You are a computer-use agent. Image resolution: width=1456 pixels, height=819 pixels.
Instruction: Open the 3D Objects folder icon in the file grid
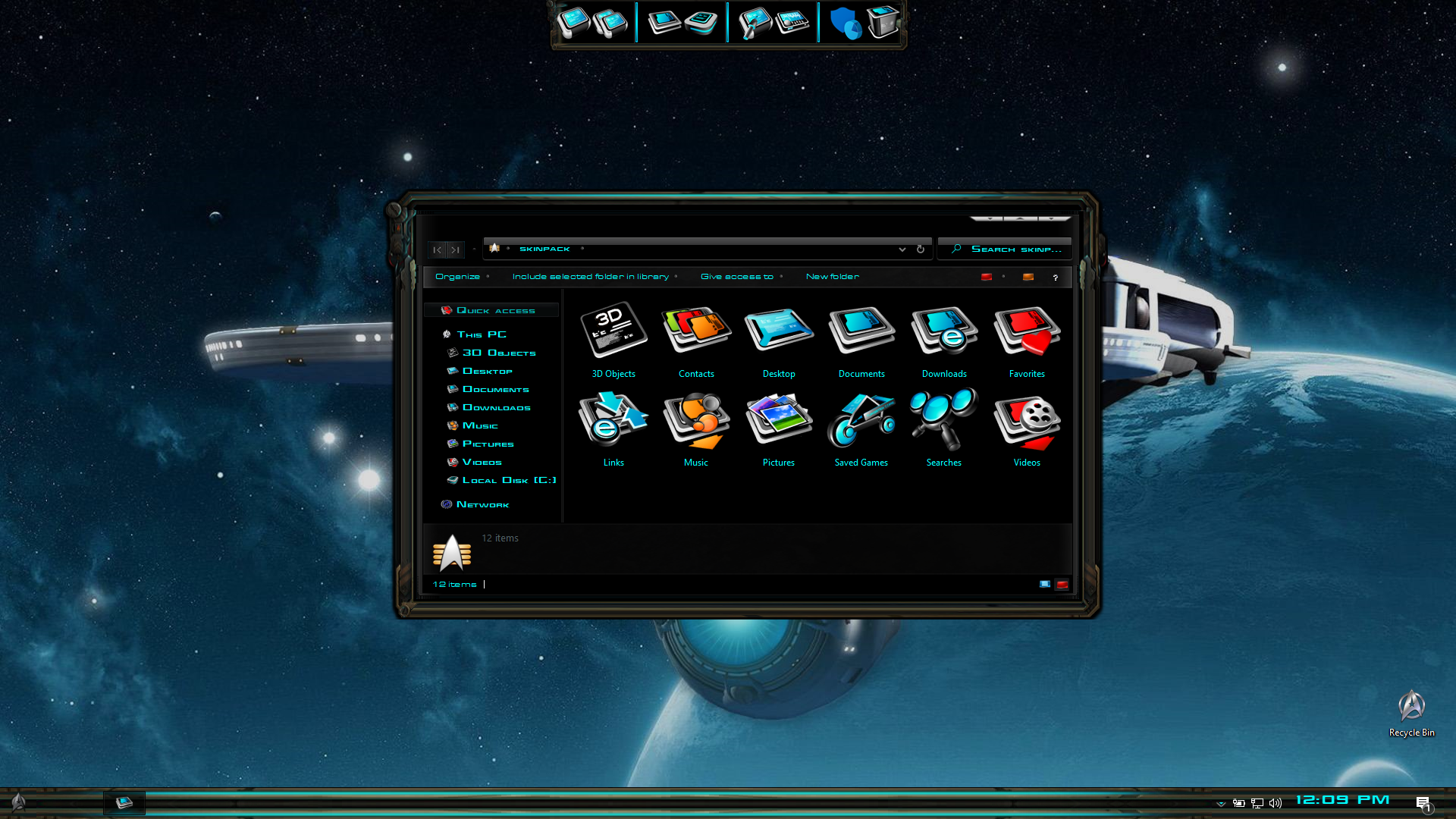tap(613, 331)
